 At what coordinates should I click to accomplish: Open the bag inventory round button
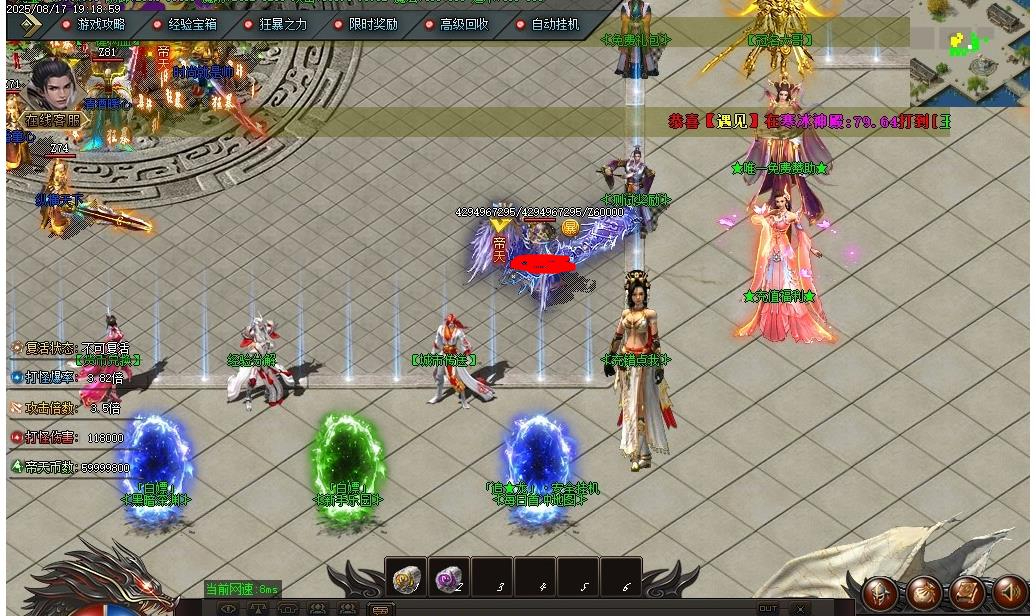click(x=923, y=592)
